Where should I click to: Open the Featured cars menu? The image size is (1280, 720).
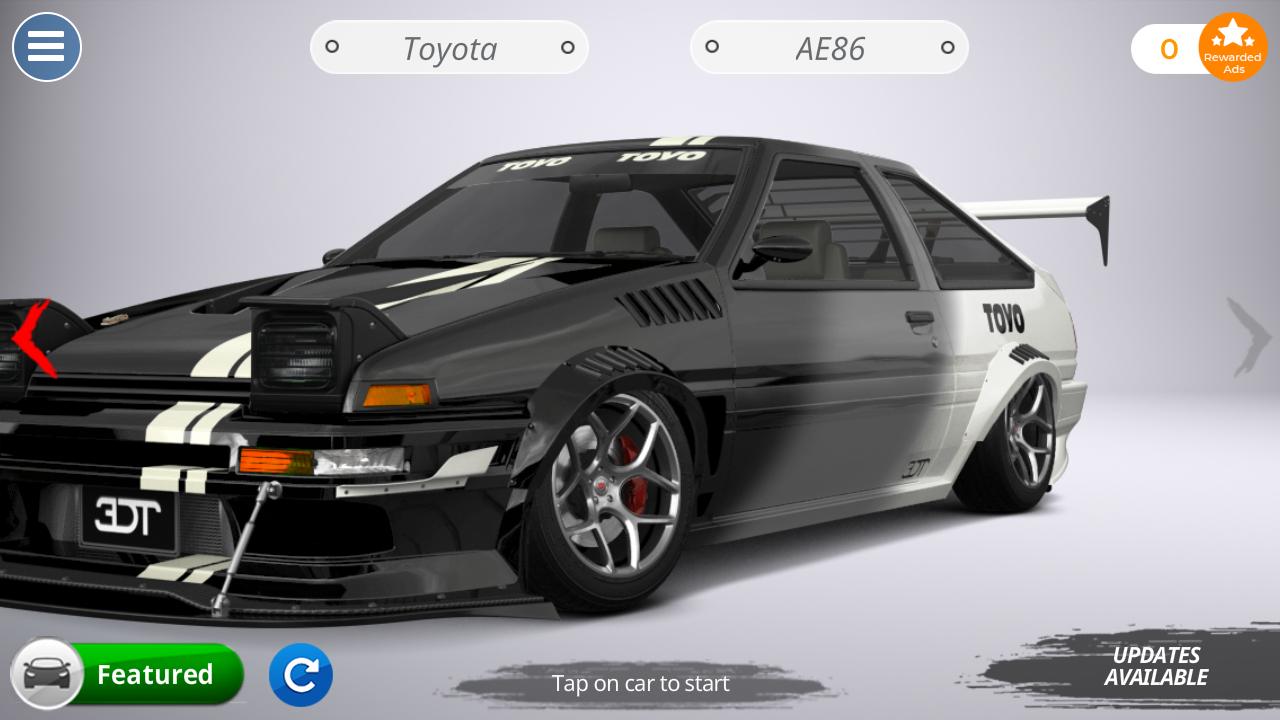pos(155,674)
